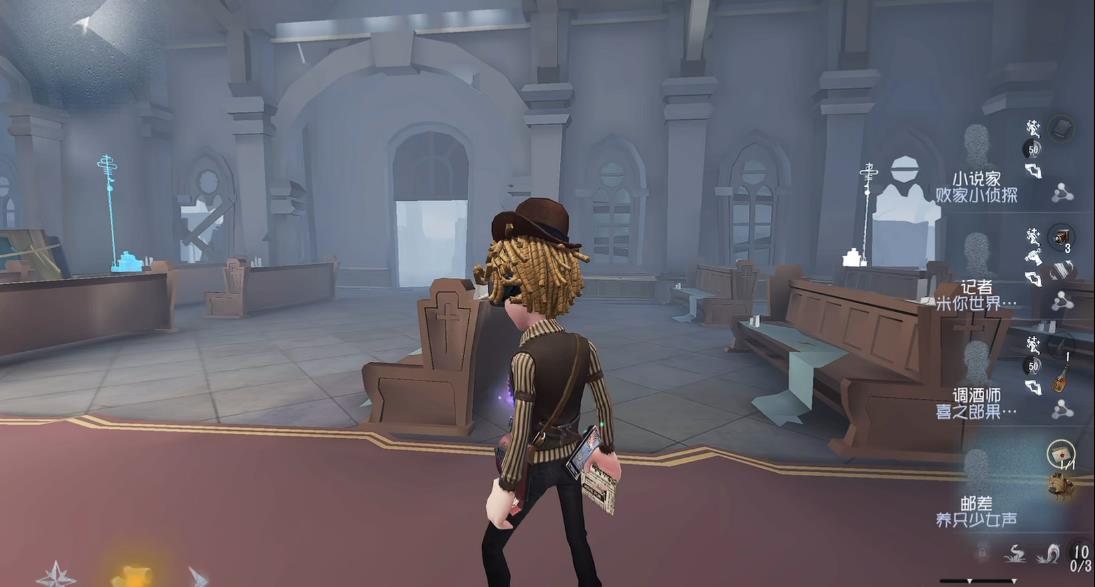Viewport: 1095px width, 587px height.
Task: Tap the silver four-pointed star icon
Action: pyautogui.click(x=55, y=574)
